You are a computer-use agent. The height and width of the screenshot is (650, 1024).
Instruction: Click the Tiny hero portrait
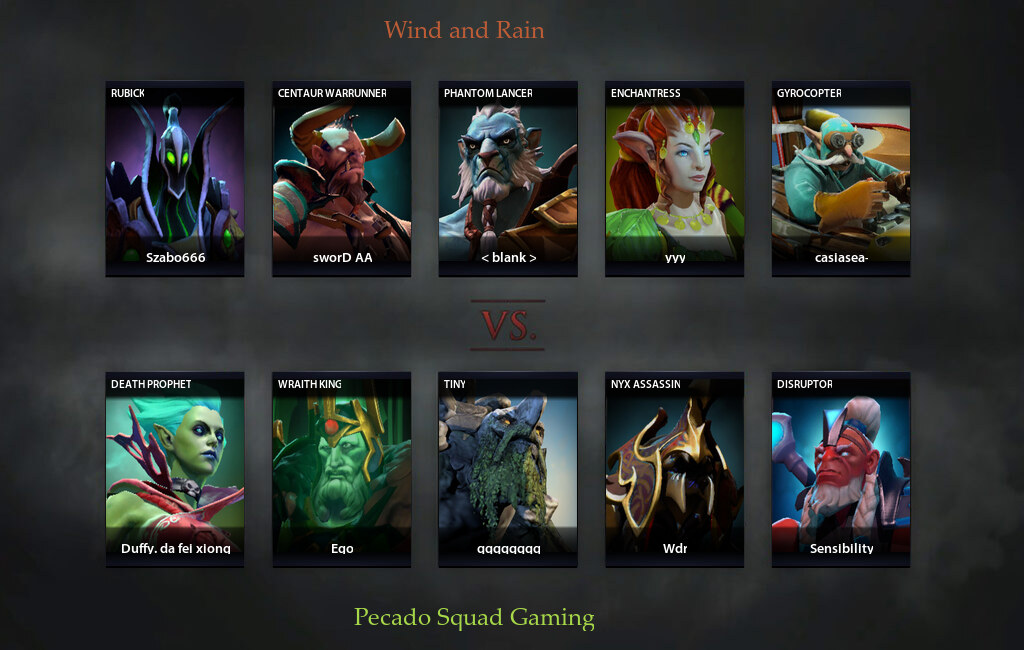tap(507, 469)
